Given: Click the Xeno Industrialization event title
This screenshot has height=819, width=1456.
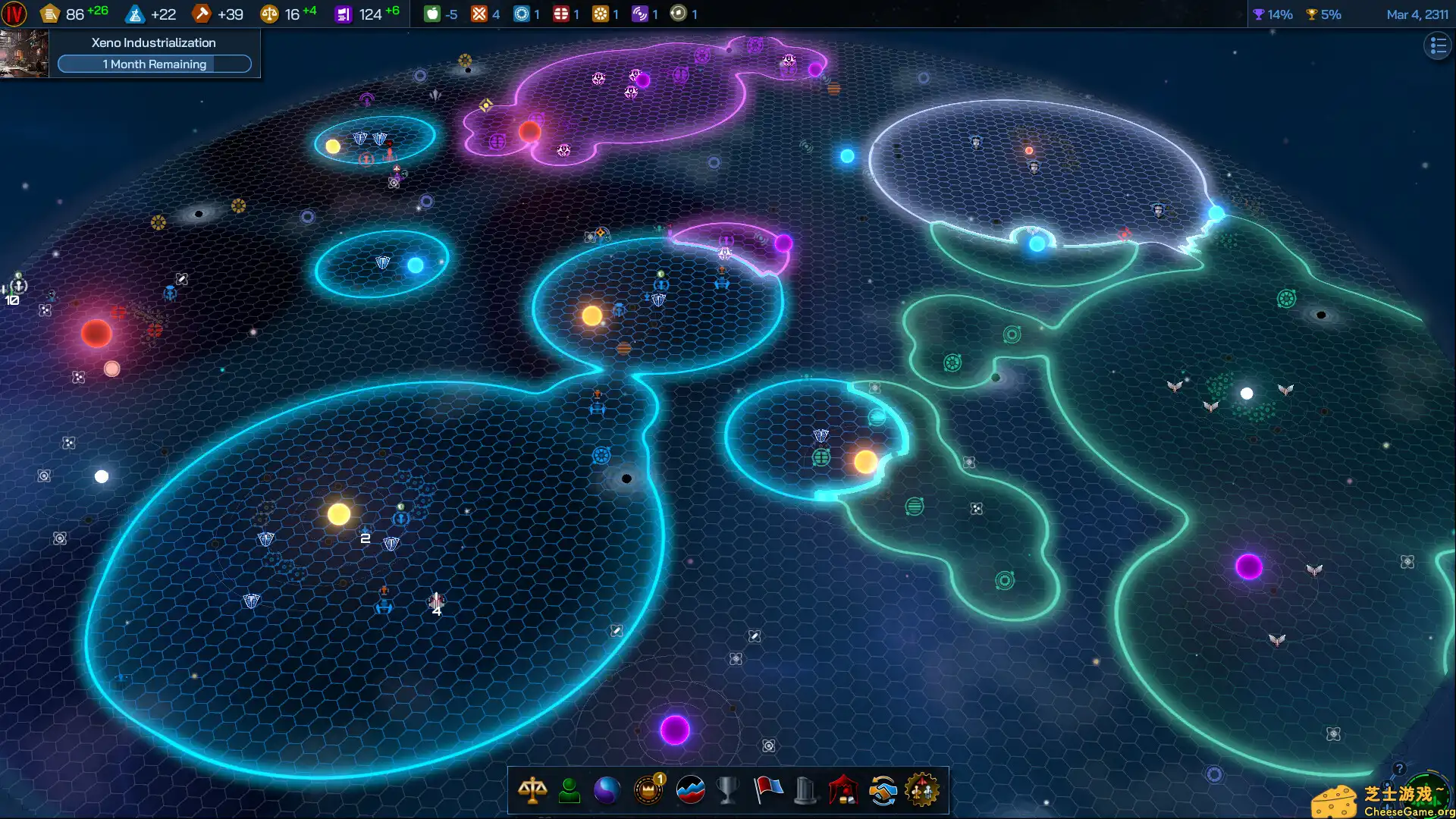Looking at the screenshot, I should coord(152,42).
